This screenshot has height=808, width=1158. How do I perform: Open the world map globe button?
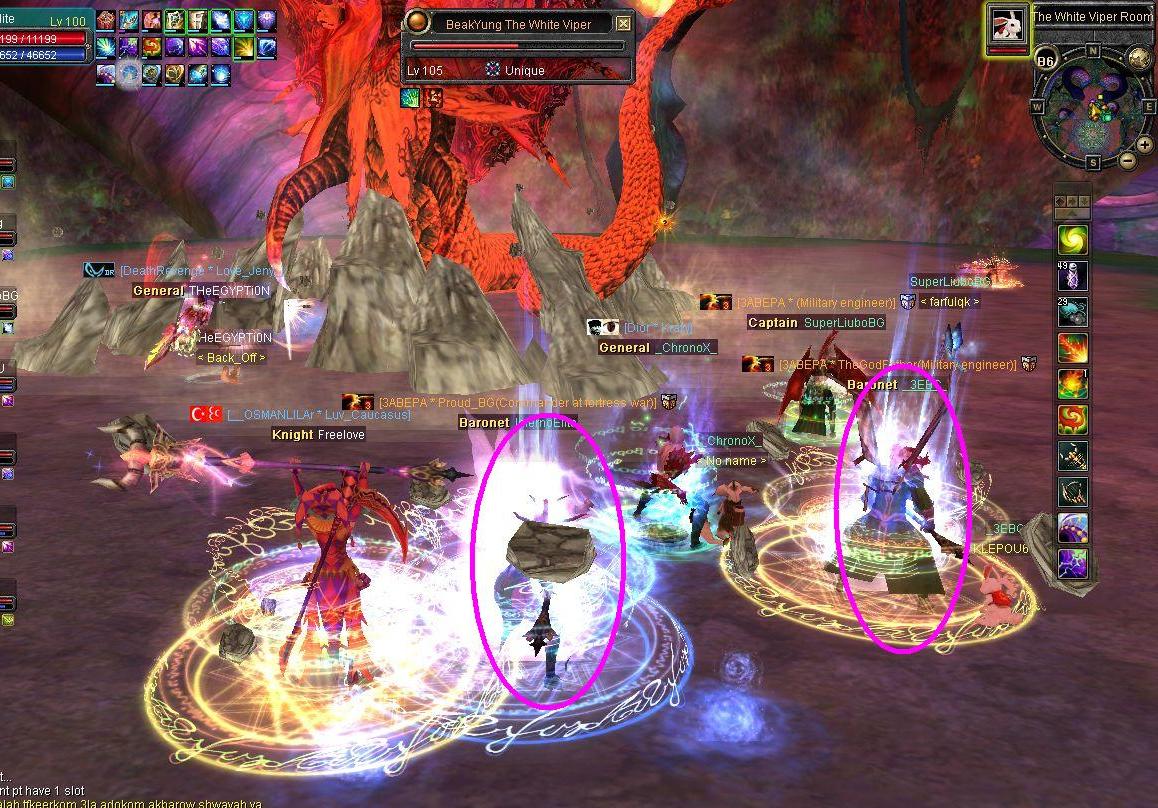coord(1140,59)
